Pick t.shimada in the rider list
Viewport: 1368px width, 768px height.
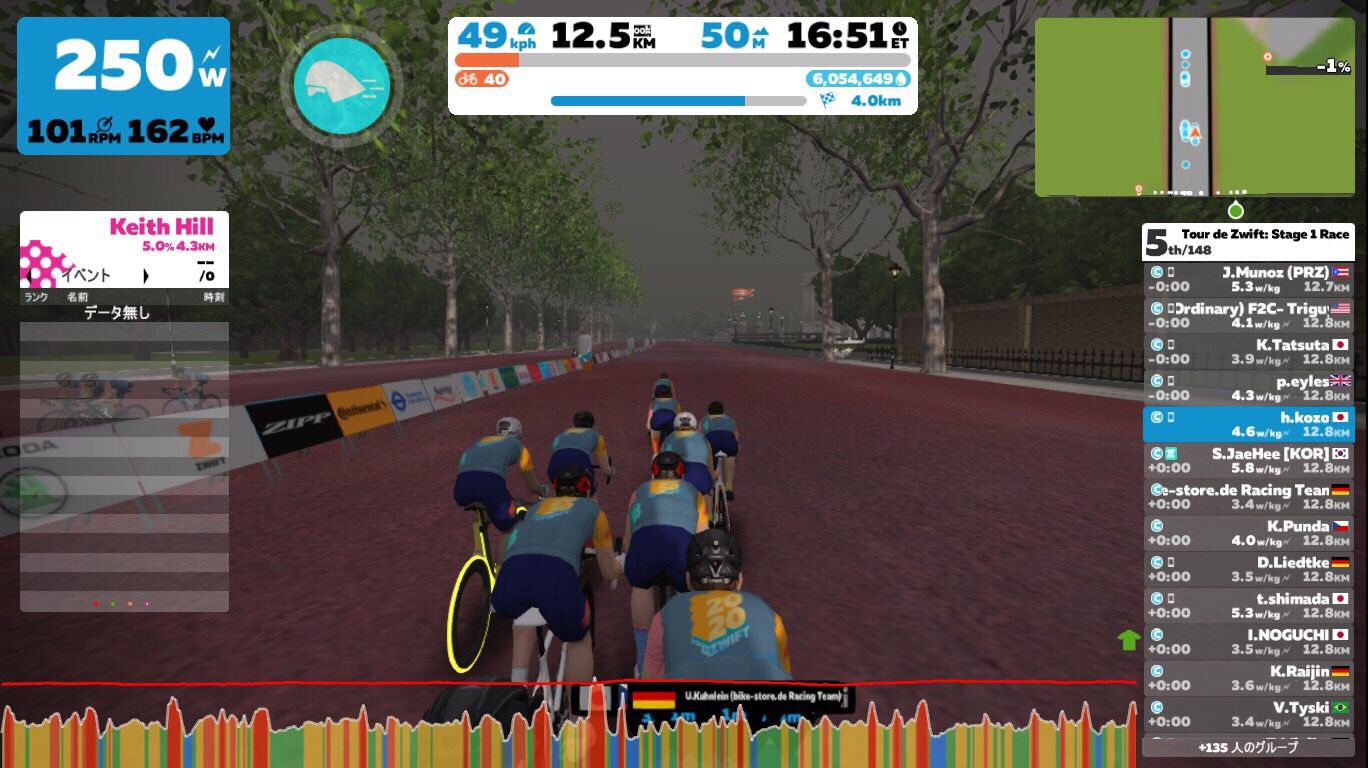(x=1248, y=606)
